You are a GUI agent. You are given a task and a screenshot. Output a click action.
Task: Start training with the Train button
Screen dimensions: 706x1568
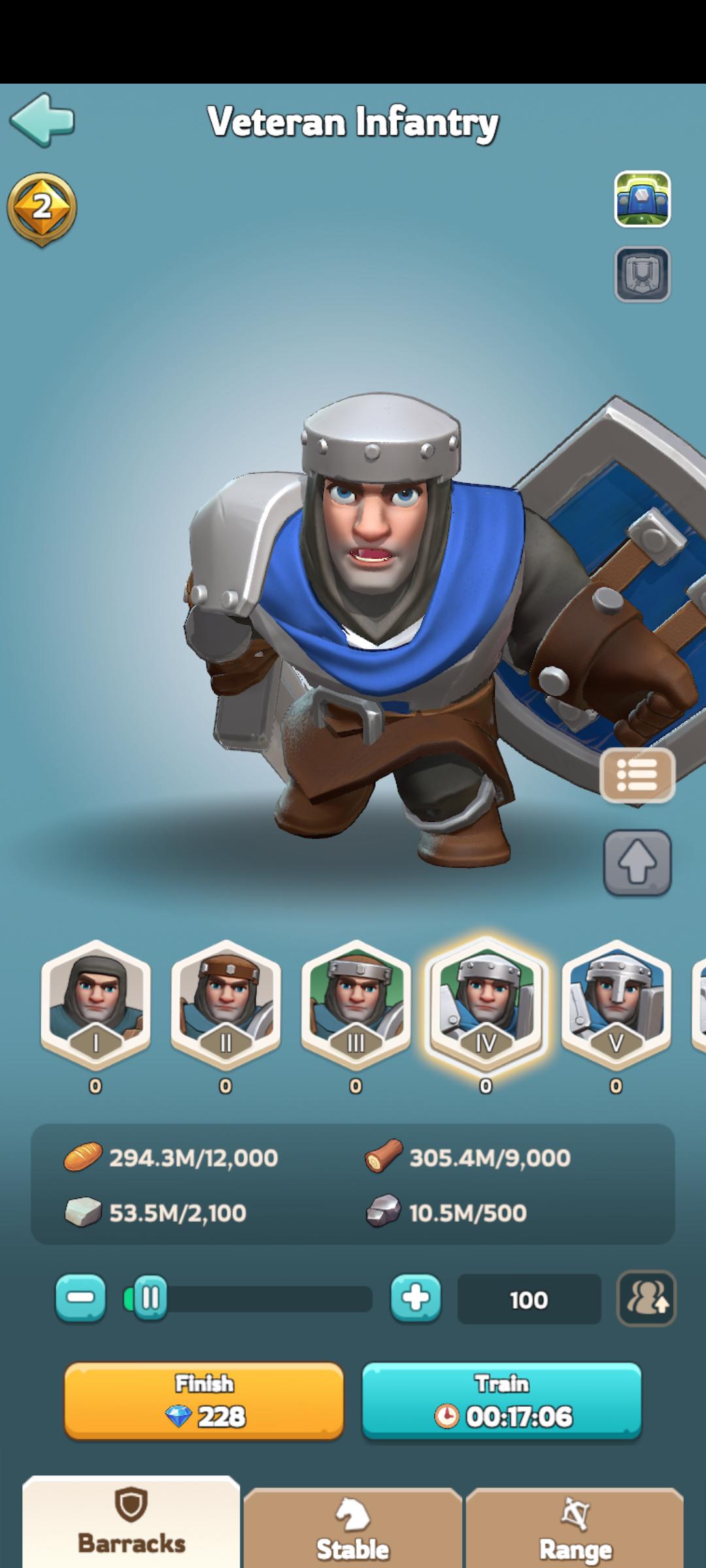(501, 1401)
